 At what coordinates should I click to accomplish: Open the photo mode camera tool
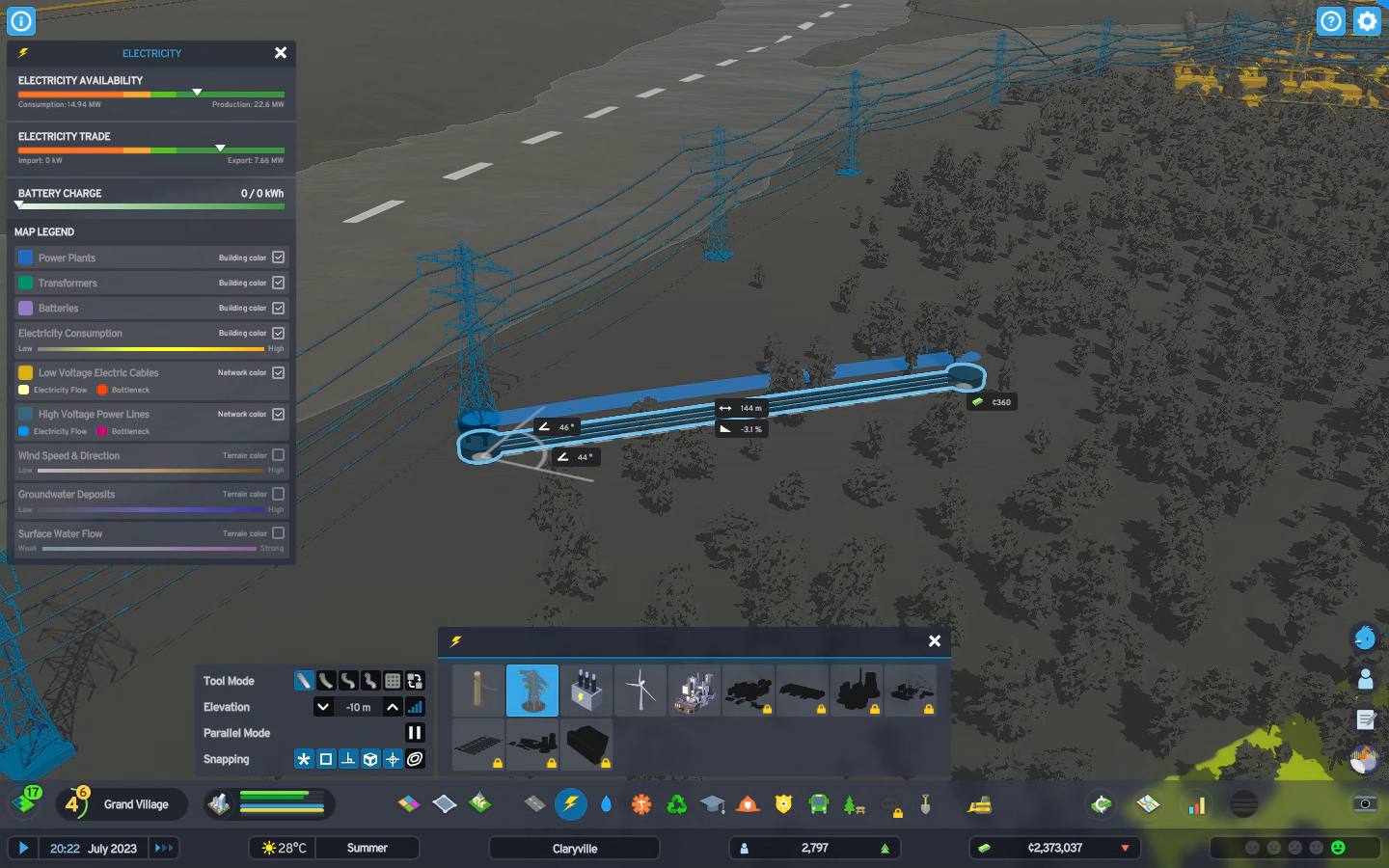click(1366, 803)
